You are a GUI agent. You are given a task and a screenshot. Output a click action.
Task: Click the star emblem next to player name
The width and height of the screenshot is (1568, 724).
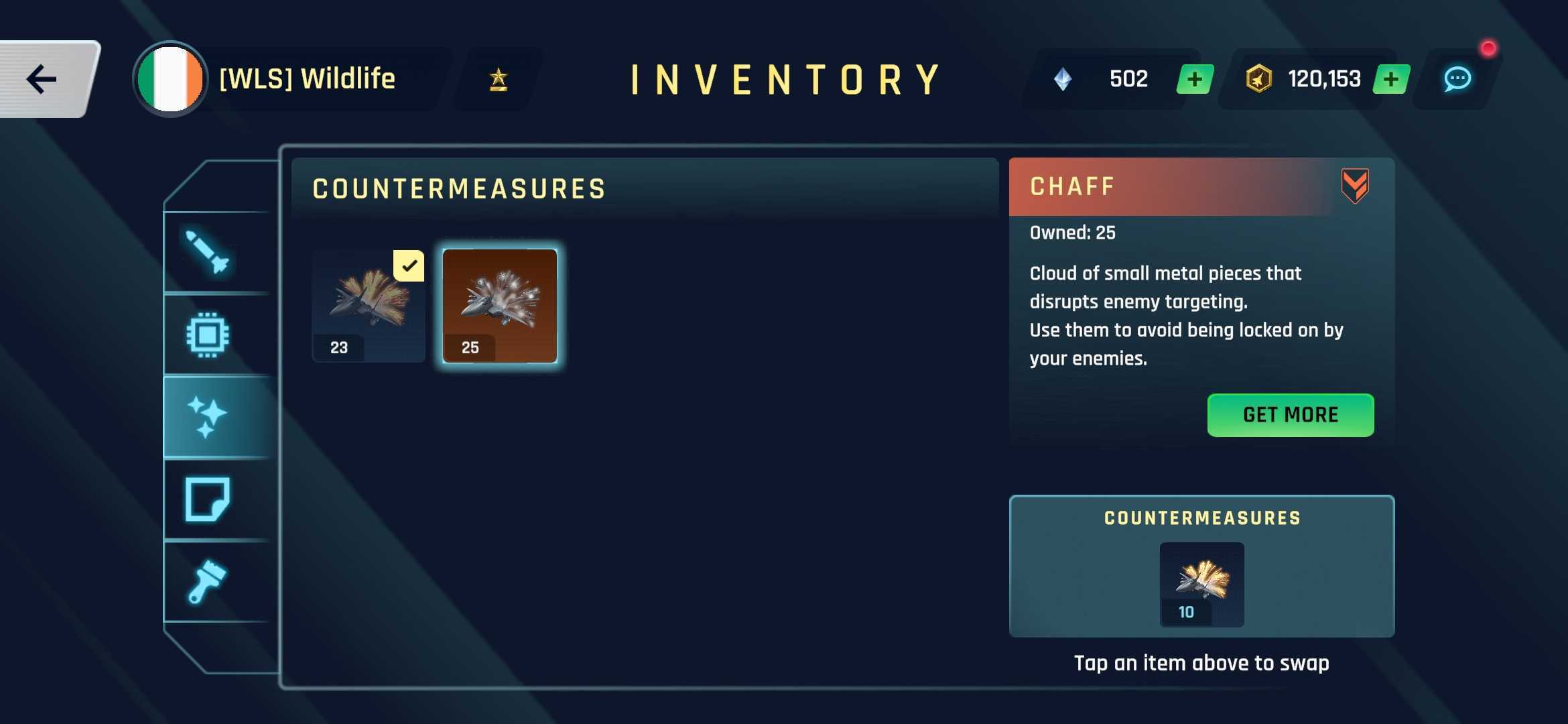point(498,79)
